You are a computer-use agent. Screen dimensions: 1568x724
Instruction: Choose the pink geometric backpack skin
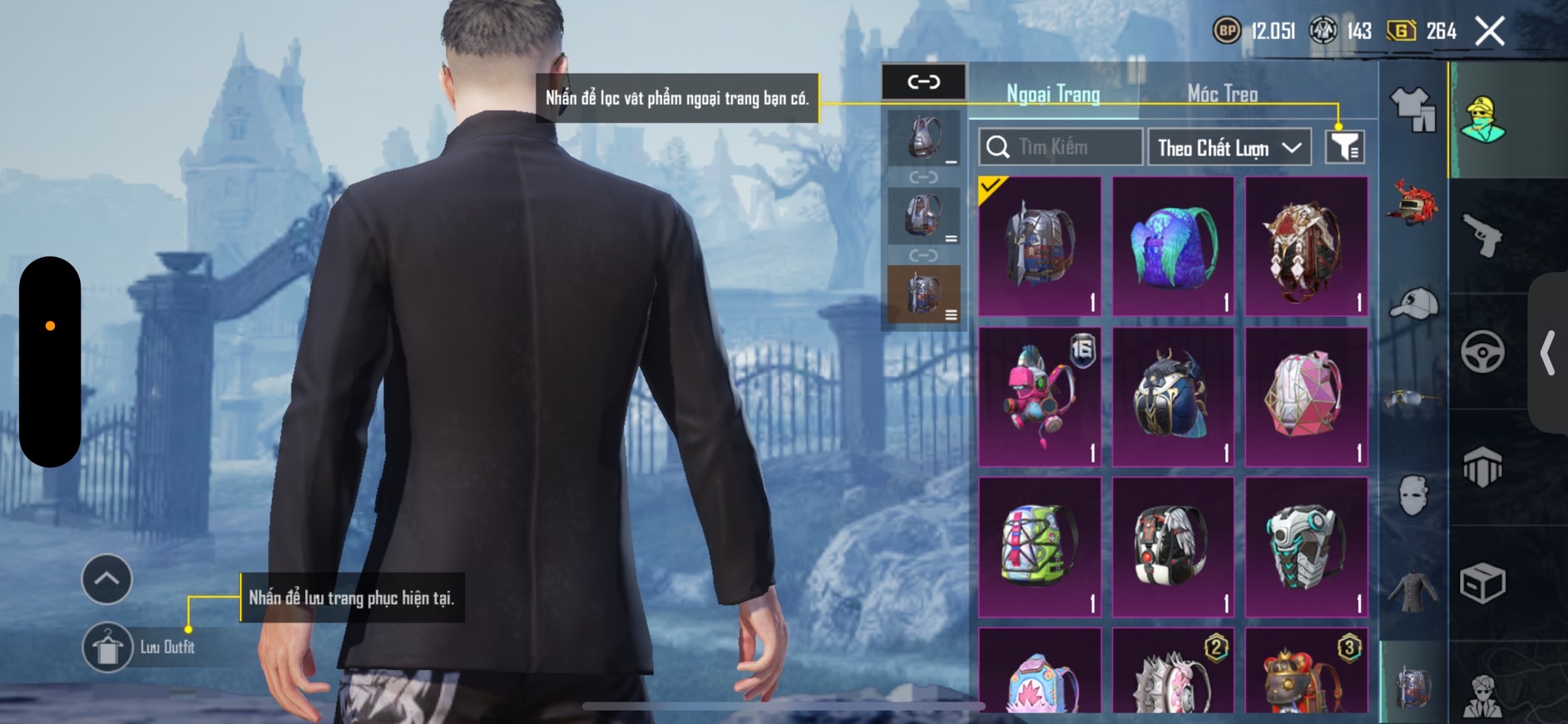(x=1306, y=396)
